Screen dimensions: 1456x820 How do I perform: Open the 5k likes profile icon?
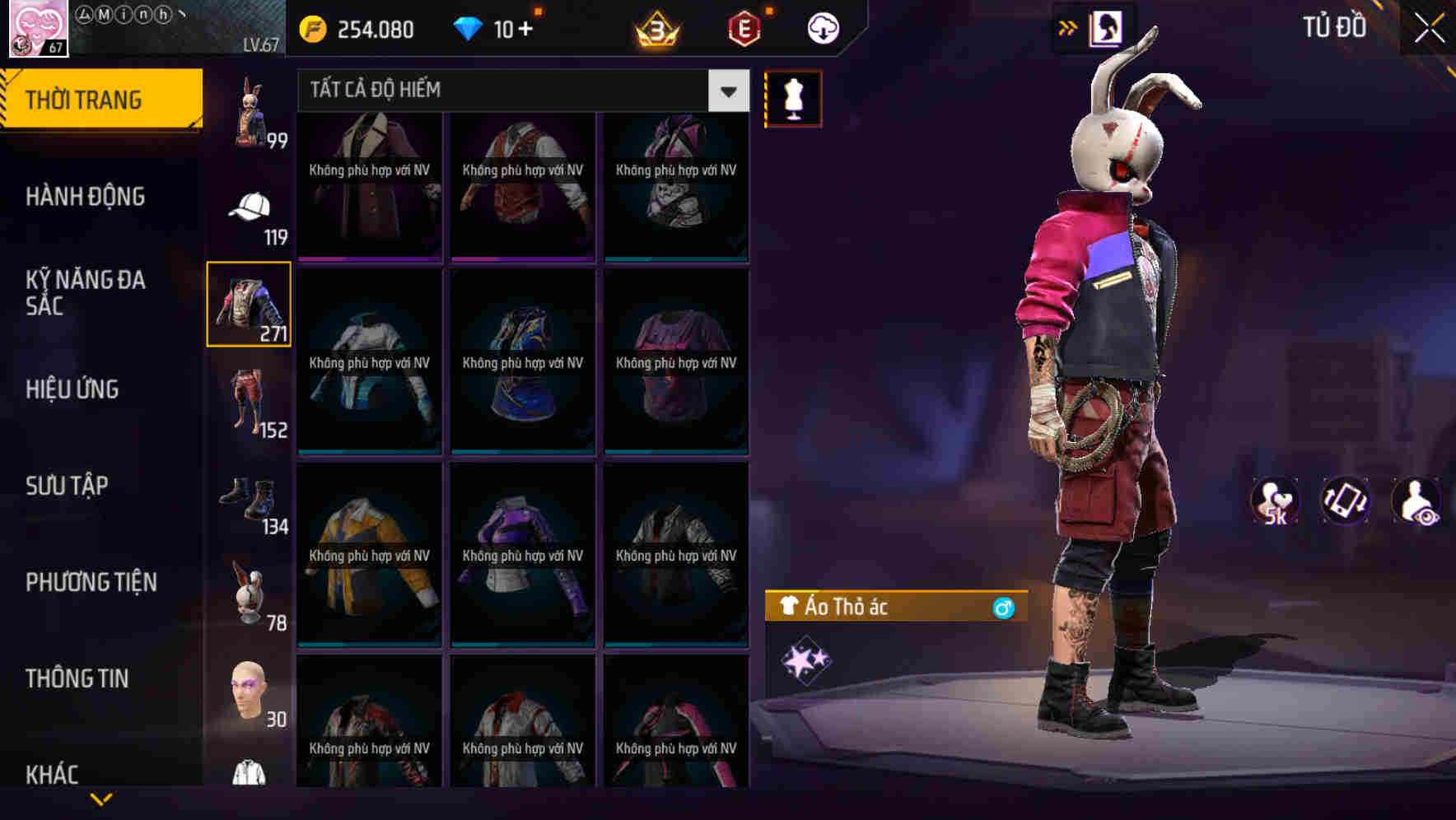pyautogui.click(x=1273, y=501)
